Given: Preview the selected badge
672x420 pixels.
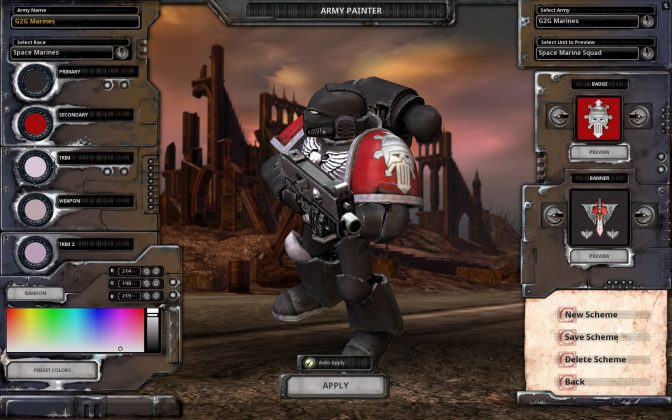Looking at the screenshot, I should click(x=600, y=152).
